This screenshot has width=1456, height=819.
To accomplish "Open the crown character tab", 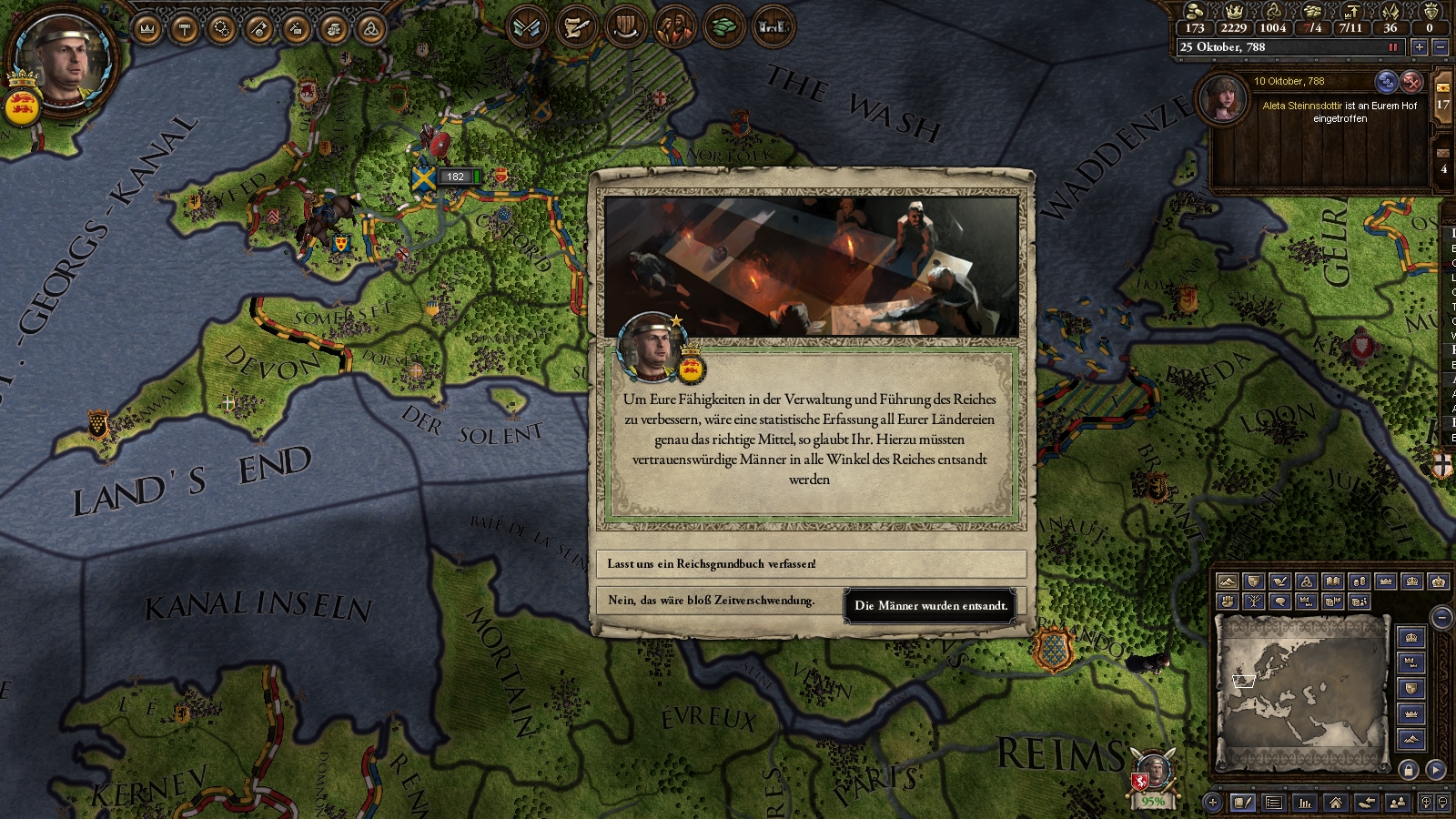I will (x=147, y=29).
